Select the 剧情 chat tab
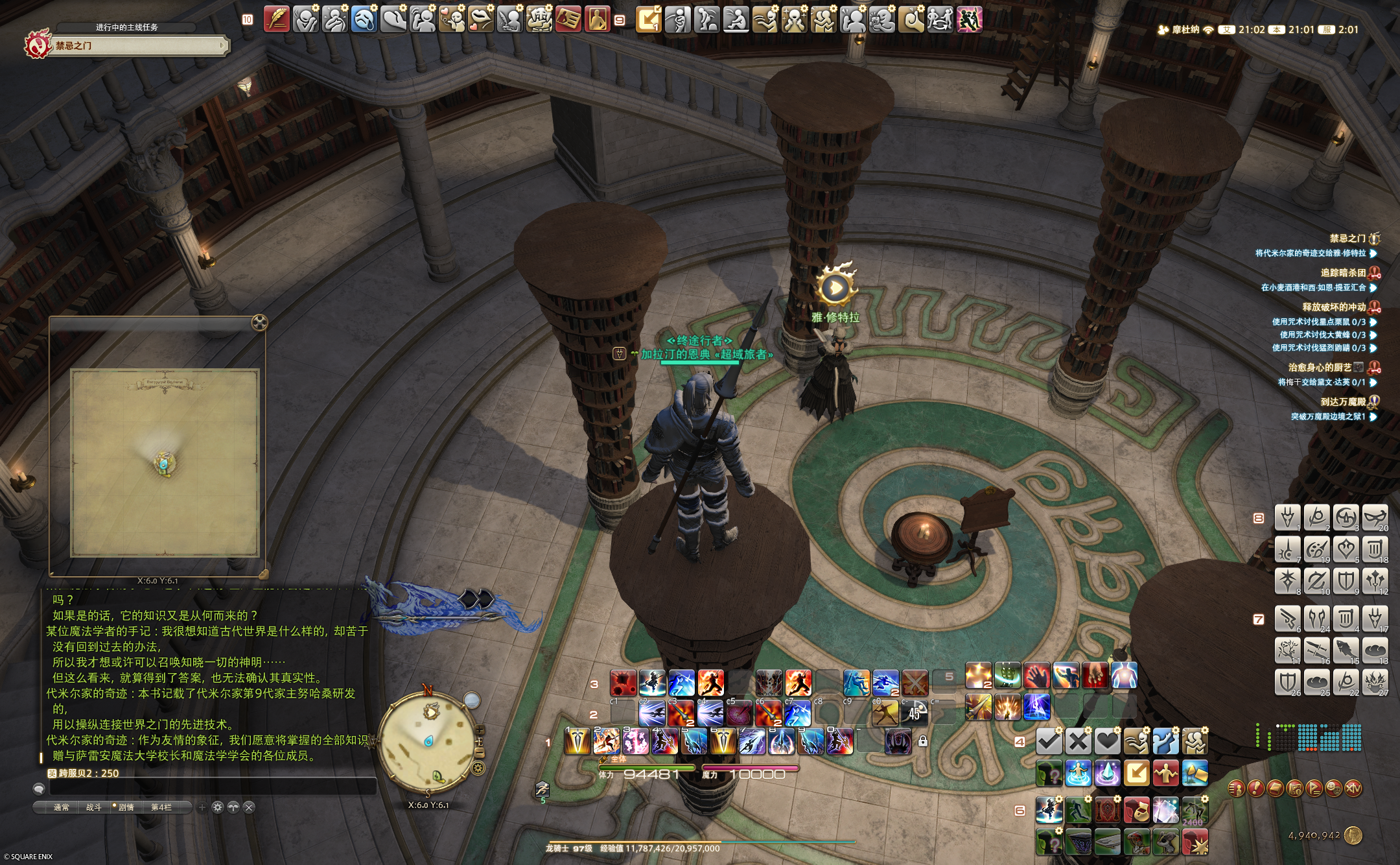Viewport: 1400px width, 865px height. [125, 807]
